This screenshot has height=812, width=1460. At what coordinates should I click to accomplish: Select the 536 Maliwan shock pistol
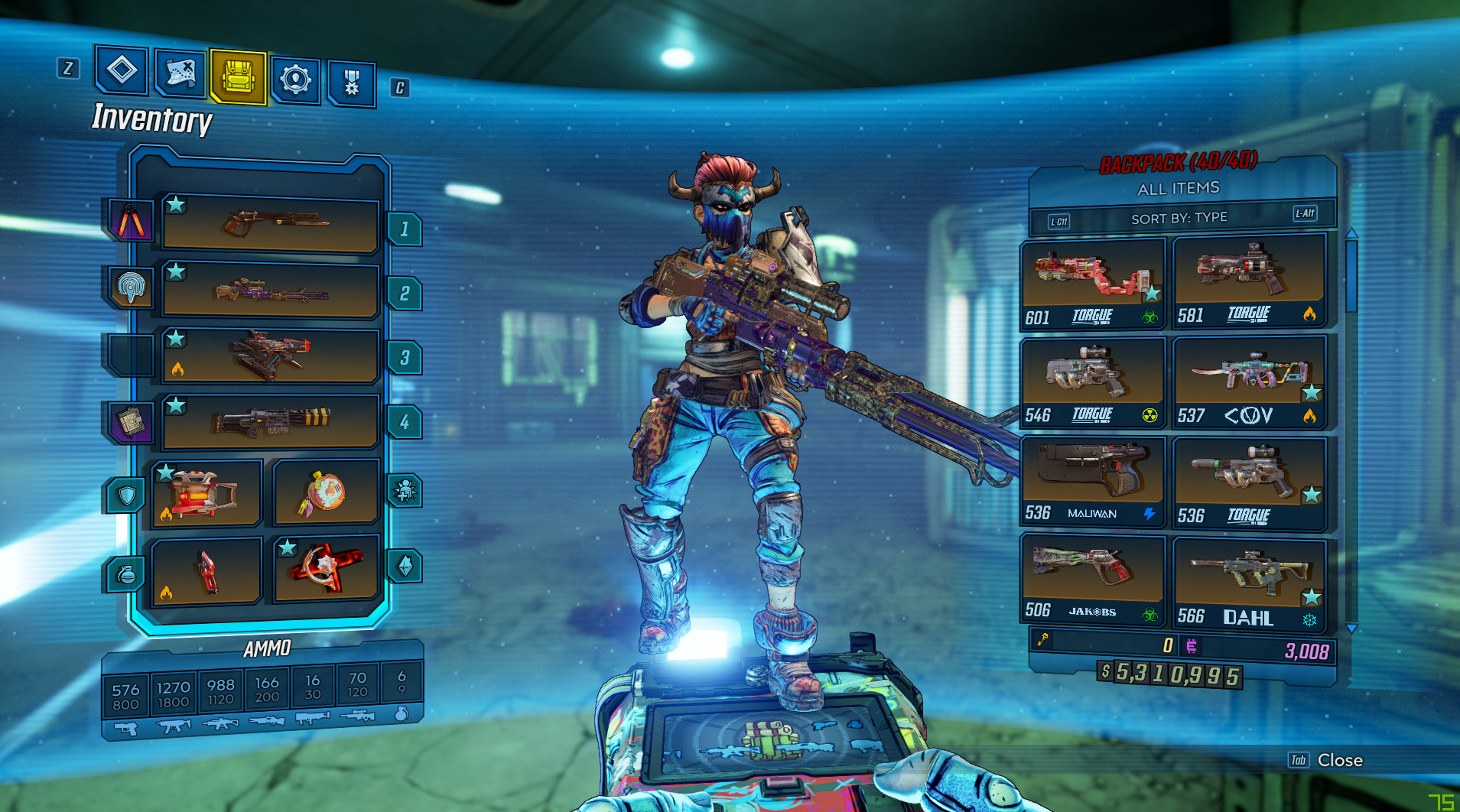click(x=1093, y=481)
